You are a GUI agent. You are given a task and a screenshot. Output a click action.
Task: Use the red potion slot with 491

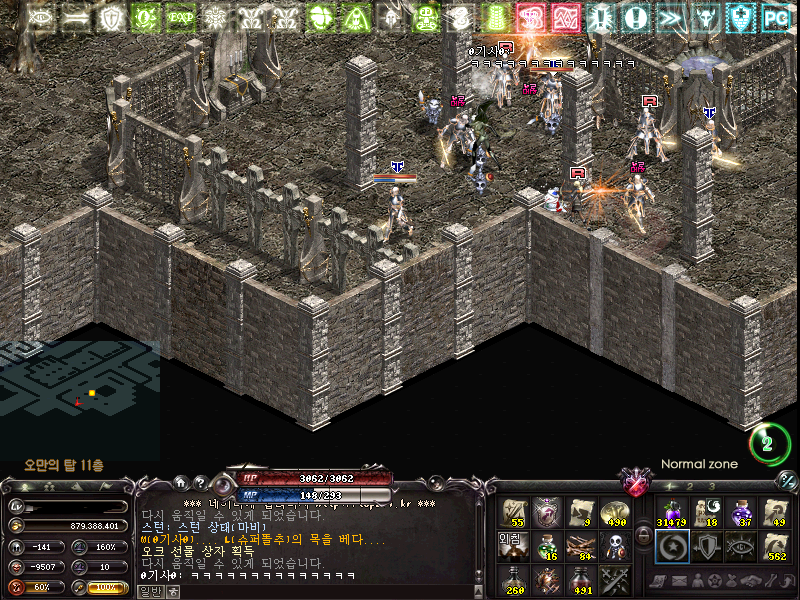click(581, 579)
